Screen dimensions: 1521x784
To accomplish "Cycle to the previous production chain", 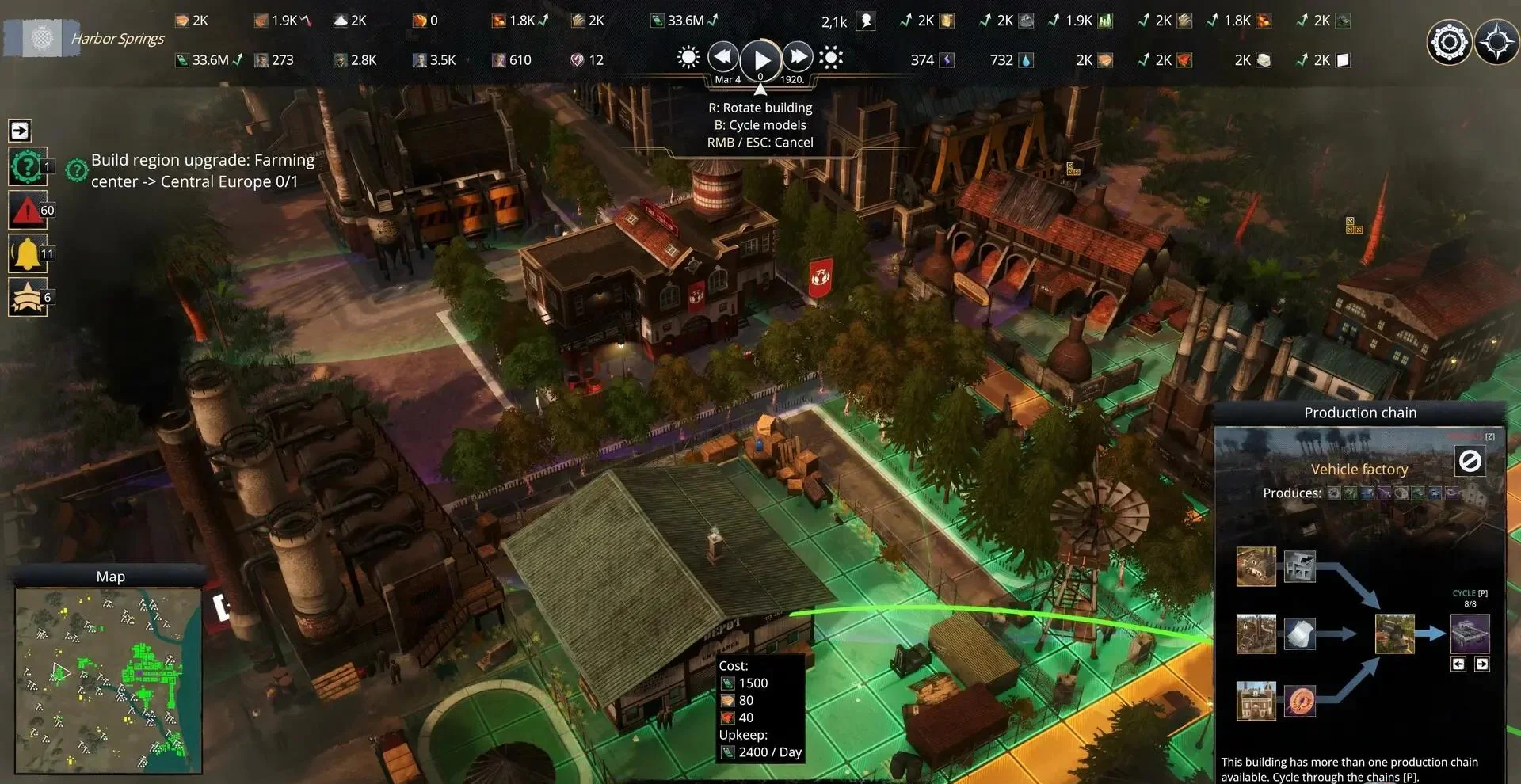I will click(x=1458, y=664).
